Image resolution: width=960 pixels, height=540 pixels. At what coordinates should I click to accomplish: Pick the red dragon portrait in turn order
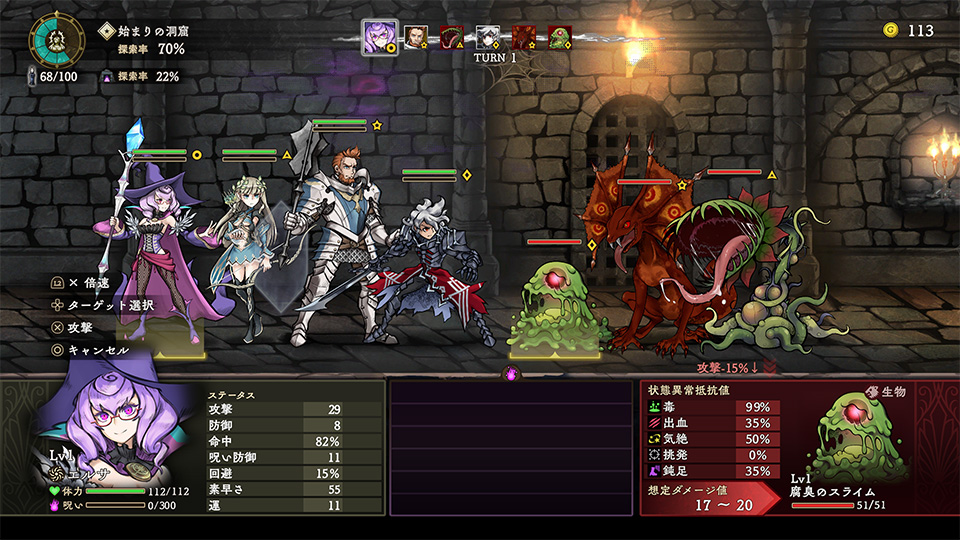click(x=524, y=38)
